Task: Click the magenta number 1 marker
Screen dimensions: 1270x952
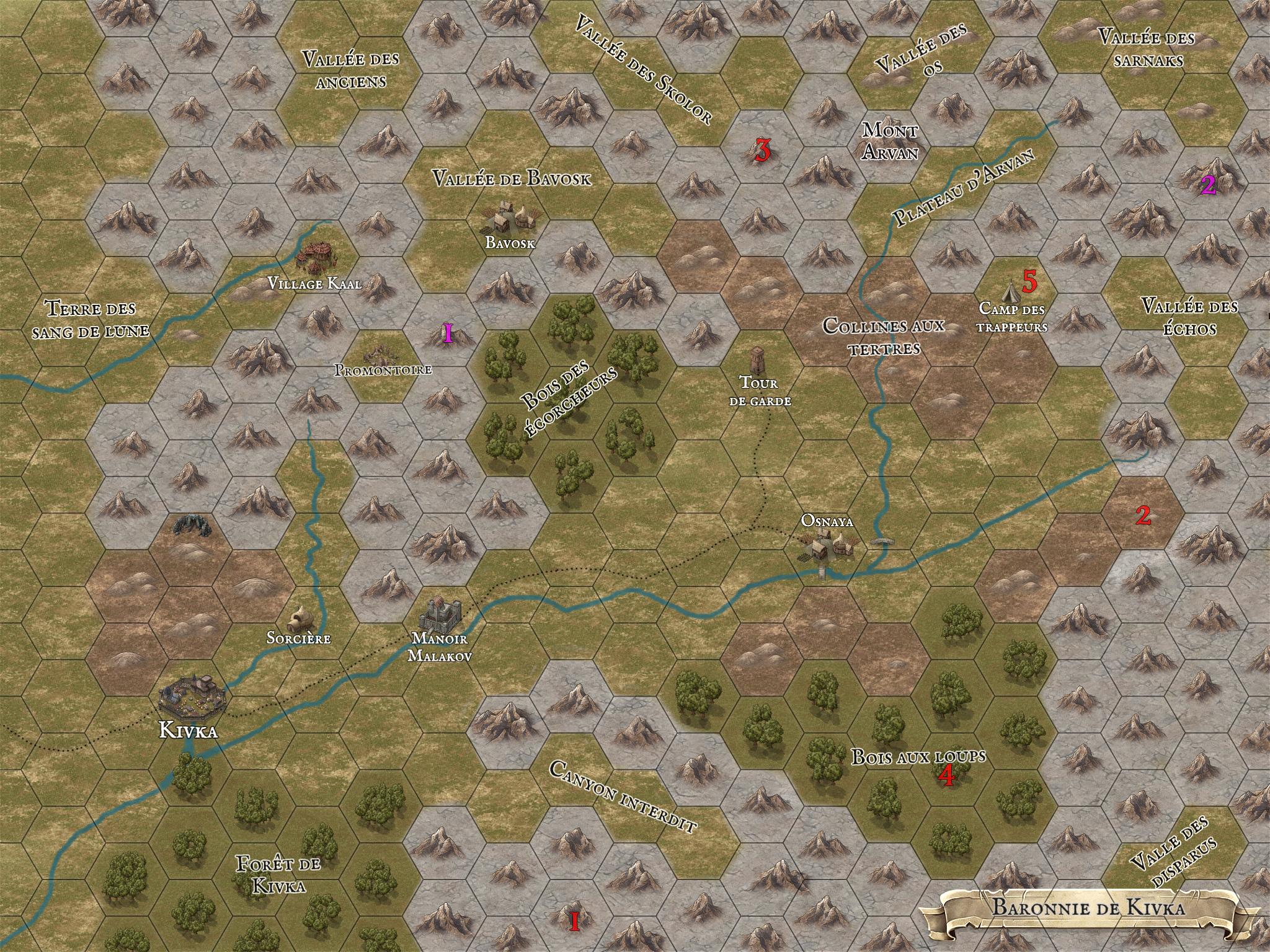Action: [447, 333]
